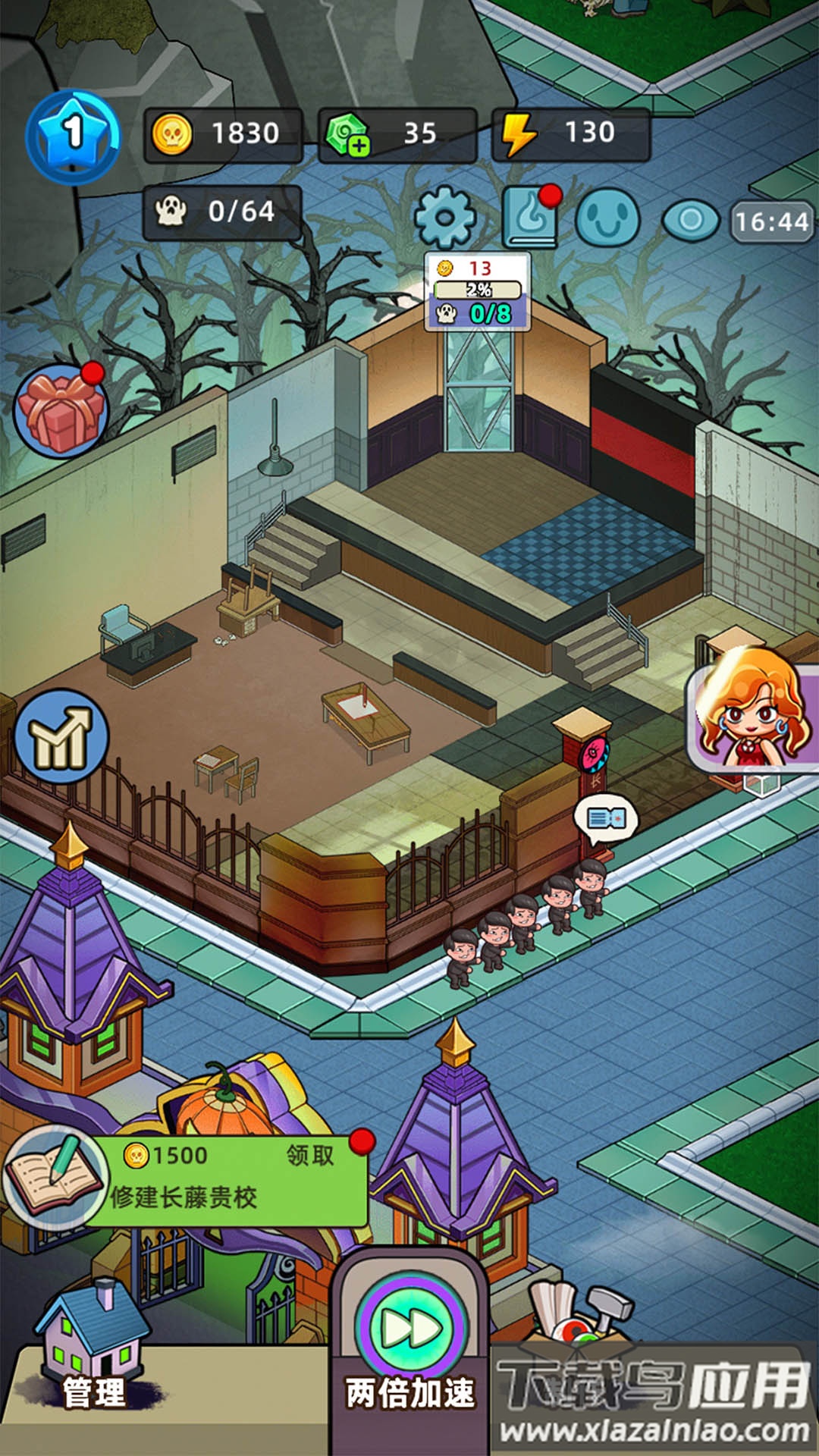Open the red gift box
This screenshot has height=1456, width=819.
(x=61, y=410)
